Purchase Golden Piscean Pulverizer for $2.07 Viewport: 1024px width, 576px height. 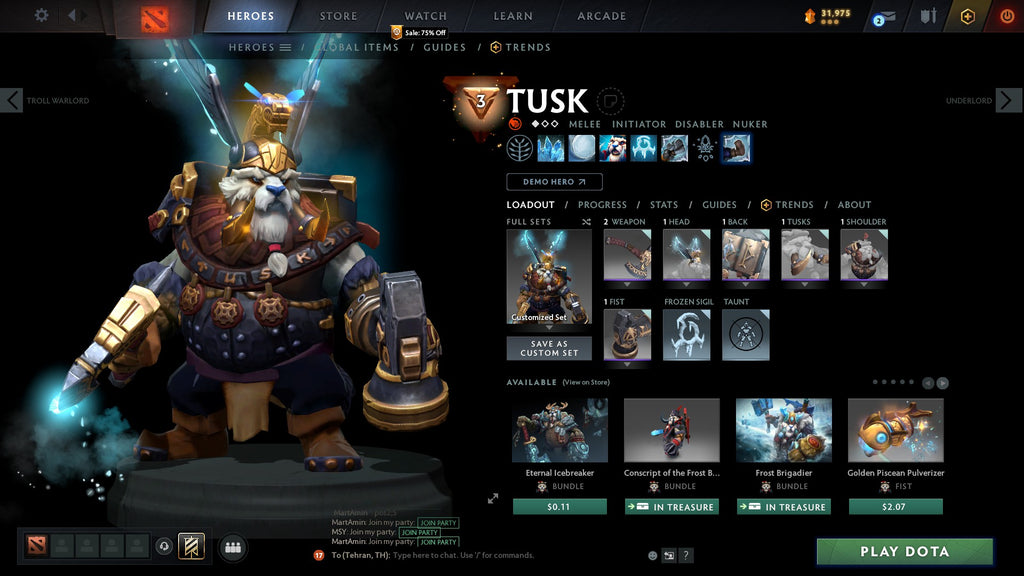click(x=895, y=507)
